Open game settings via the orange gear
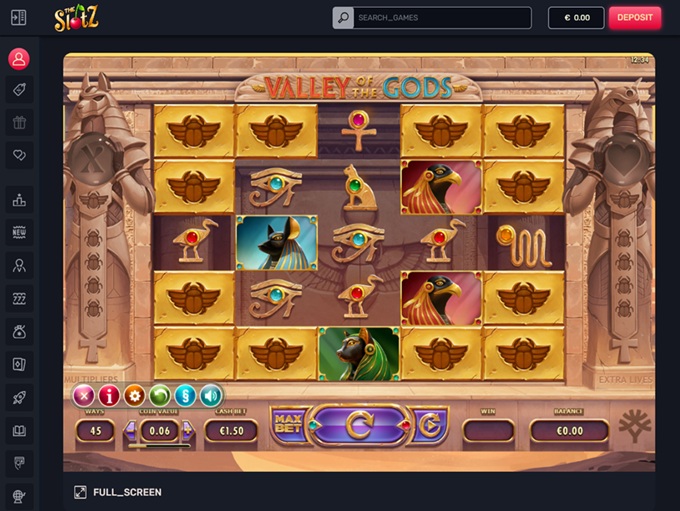The width and height of the screenshot is (680, 511). pos(134,395)
